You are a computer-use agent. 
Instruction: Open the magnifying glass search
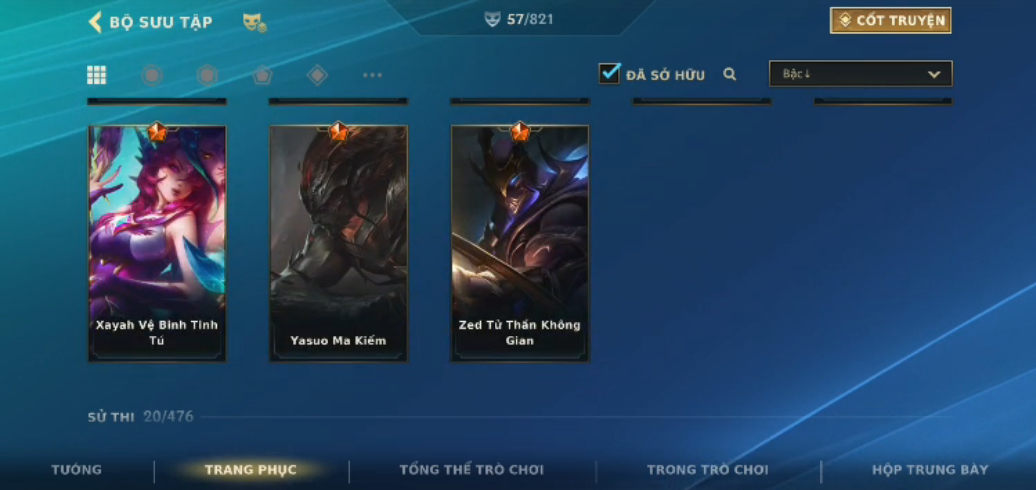[x=730, y=74]
